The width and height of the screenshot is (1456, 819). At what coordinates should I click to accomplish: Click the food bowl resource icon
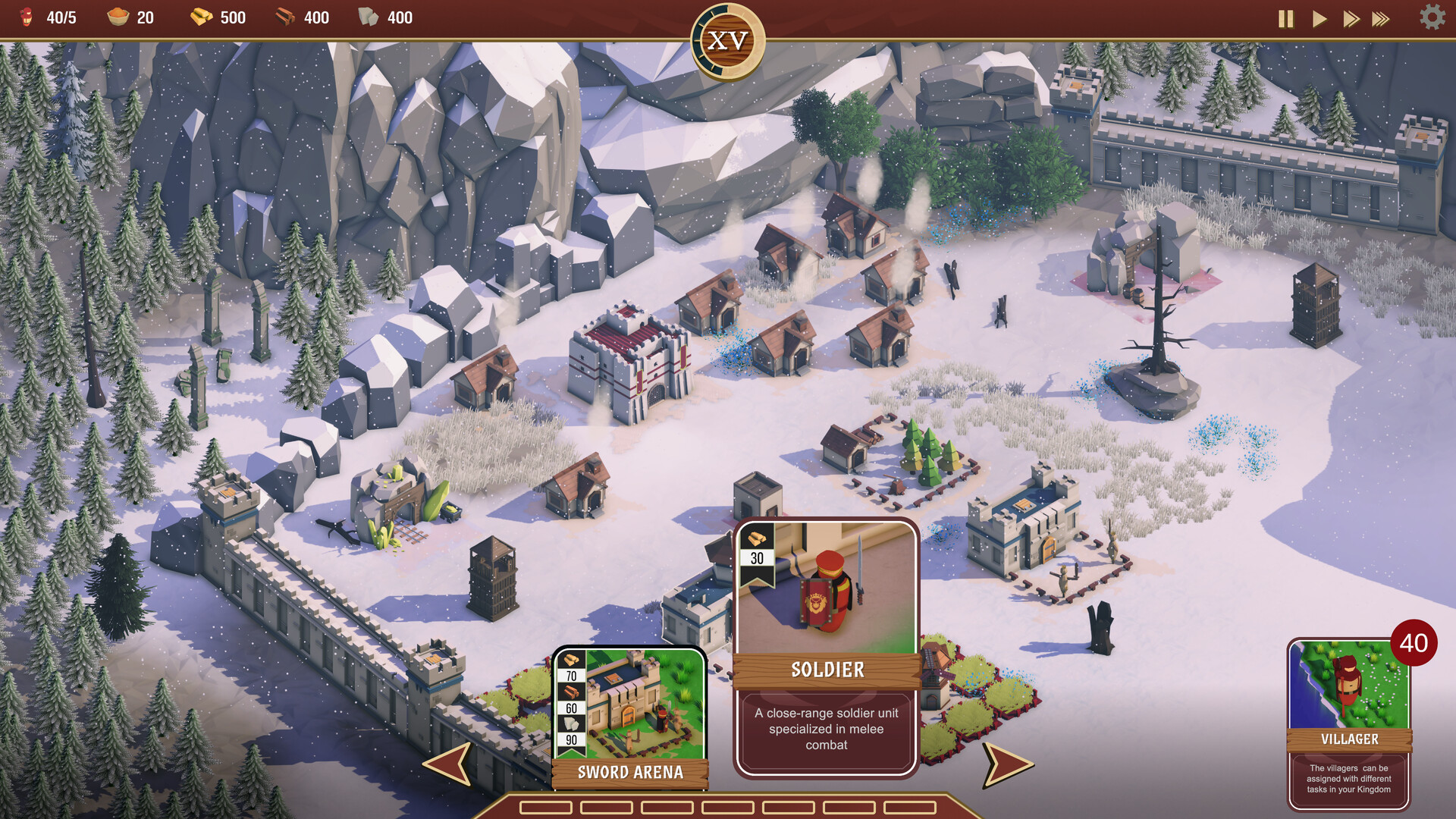tap(120, 17)
